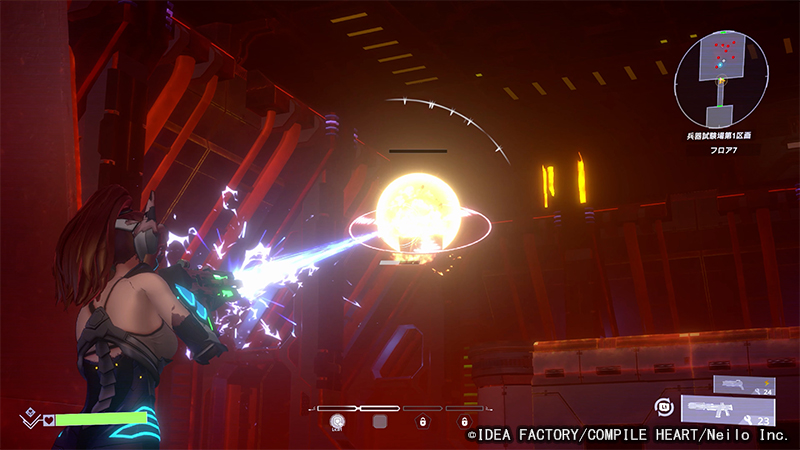Activate the first skill icon

coord(337,422)
